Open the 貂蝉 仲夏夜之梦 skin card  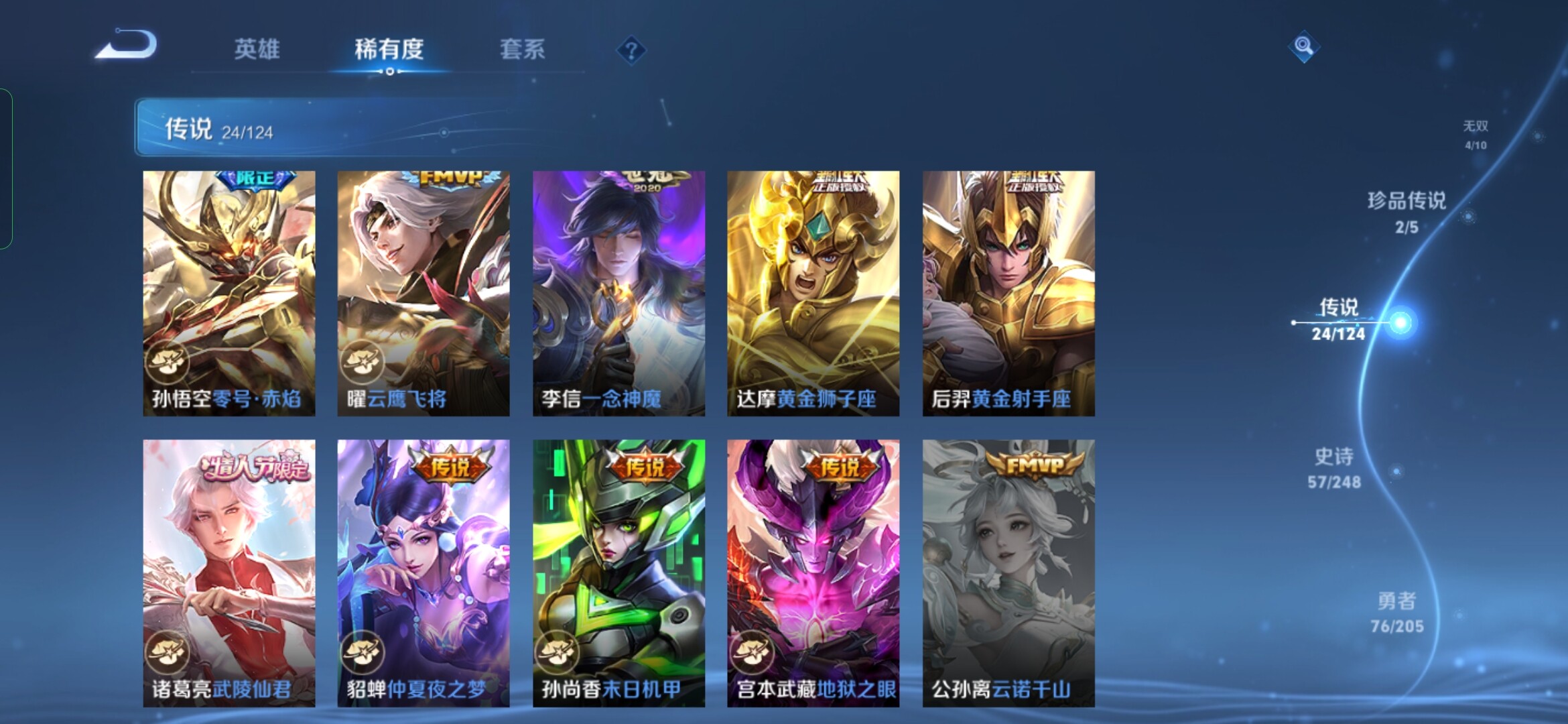click(x=423, y=572)
